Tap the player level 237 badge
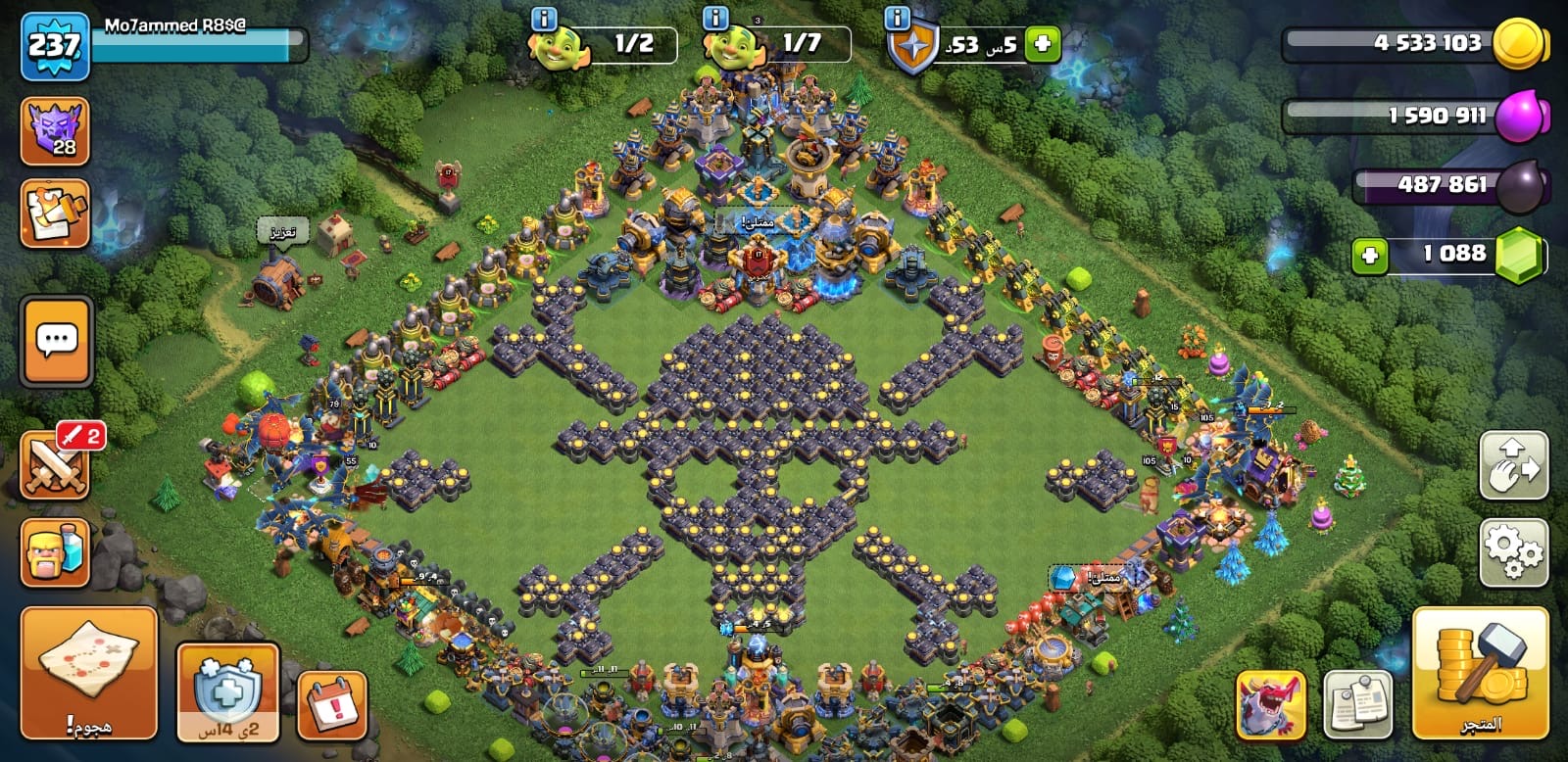 click(x=55, y=46)
